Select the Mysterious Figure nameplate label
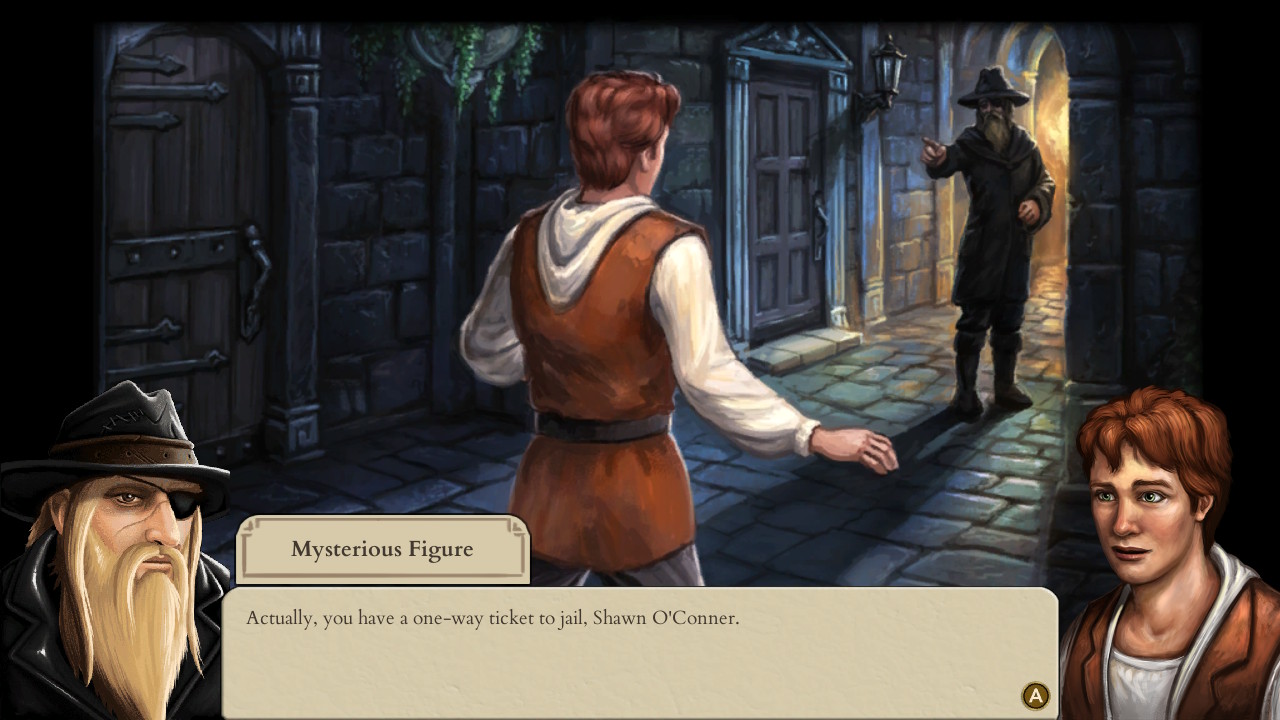The image size is (1280, 720). [x=383, y=548]
